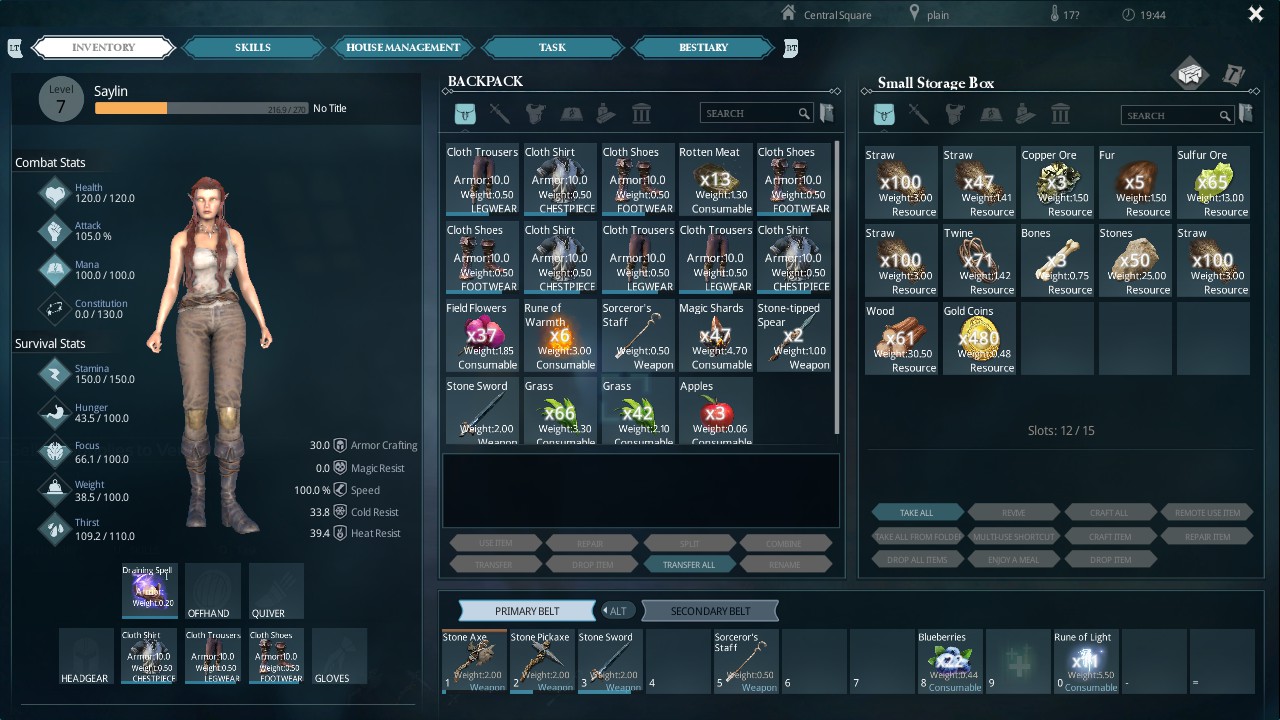This screenshot has height=720, width=1280.
Task: Pick the Apples in the backpack
Action: (715, 412)
